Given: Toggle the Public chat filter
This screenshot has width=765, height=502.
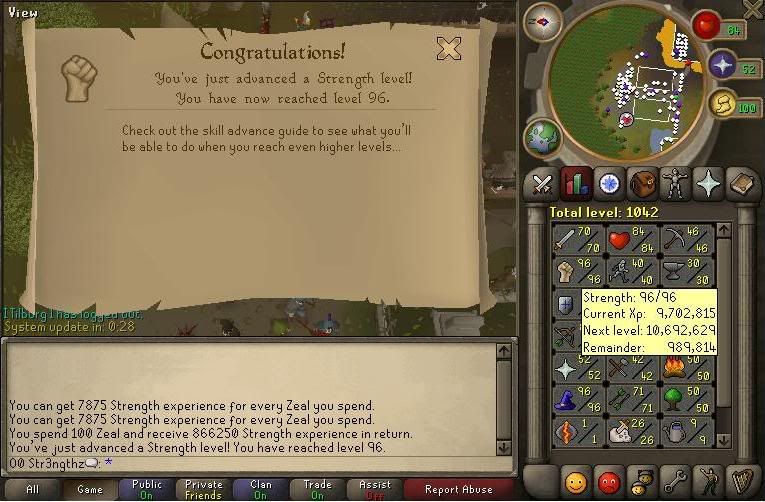Looking at the screenshot, I should point(147,490).
